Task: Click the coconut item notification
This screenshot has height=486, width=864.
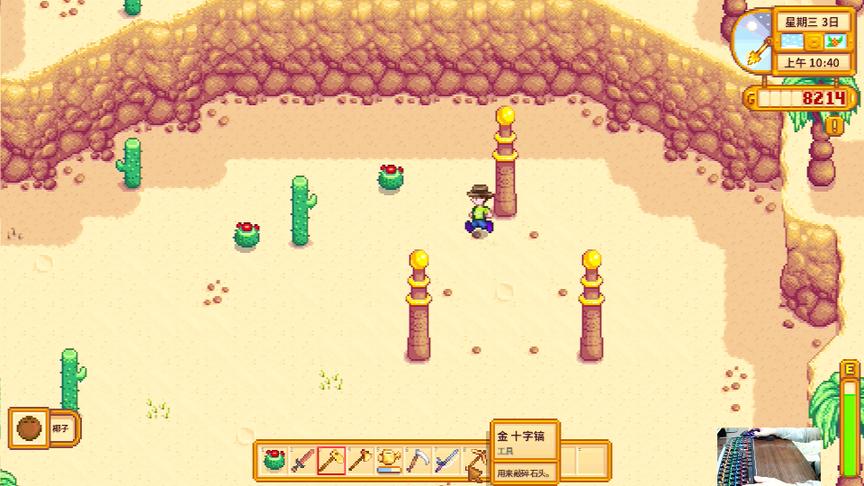Action: click(44, 429)
